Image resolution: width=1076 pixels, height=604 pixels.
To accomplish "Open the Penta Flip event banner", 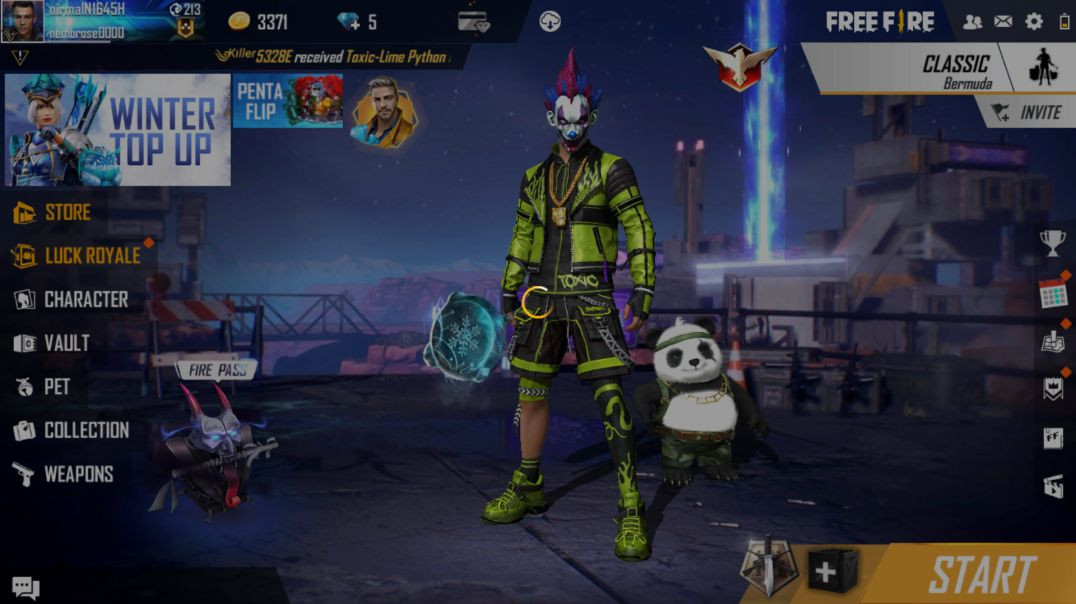I will pyautogui.click(x=287, y=100).
